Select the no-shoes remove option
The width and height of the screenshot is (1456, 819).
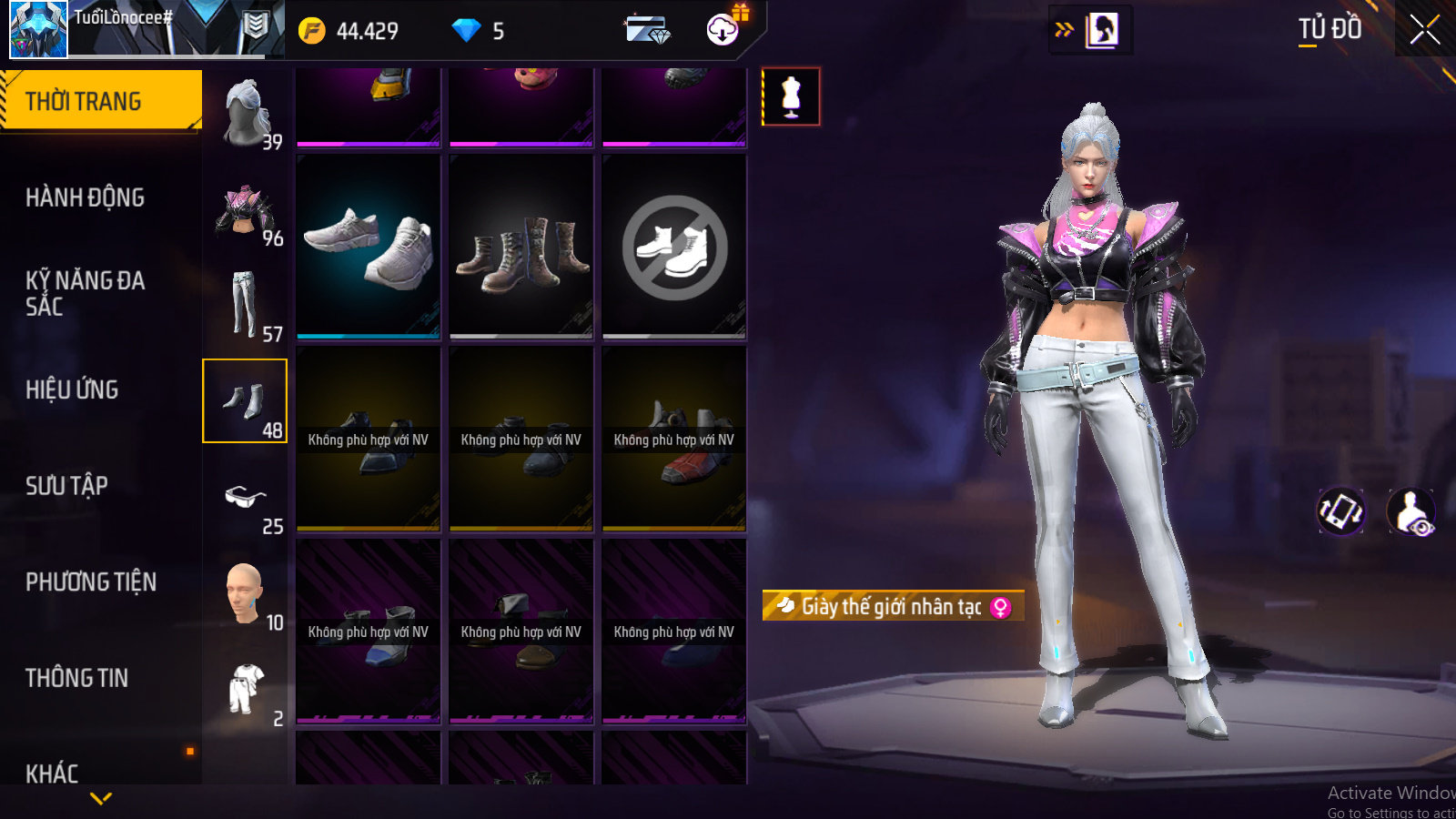coord(674,247)
